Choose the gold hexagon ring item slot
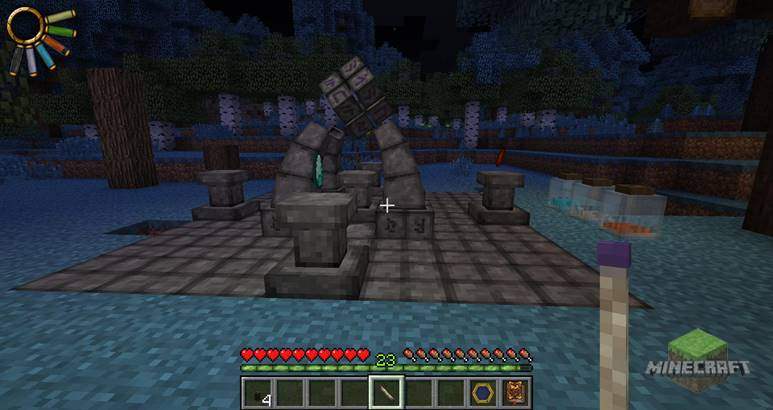This screenshot has height=410, width=773. 485,393
